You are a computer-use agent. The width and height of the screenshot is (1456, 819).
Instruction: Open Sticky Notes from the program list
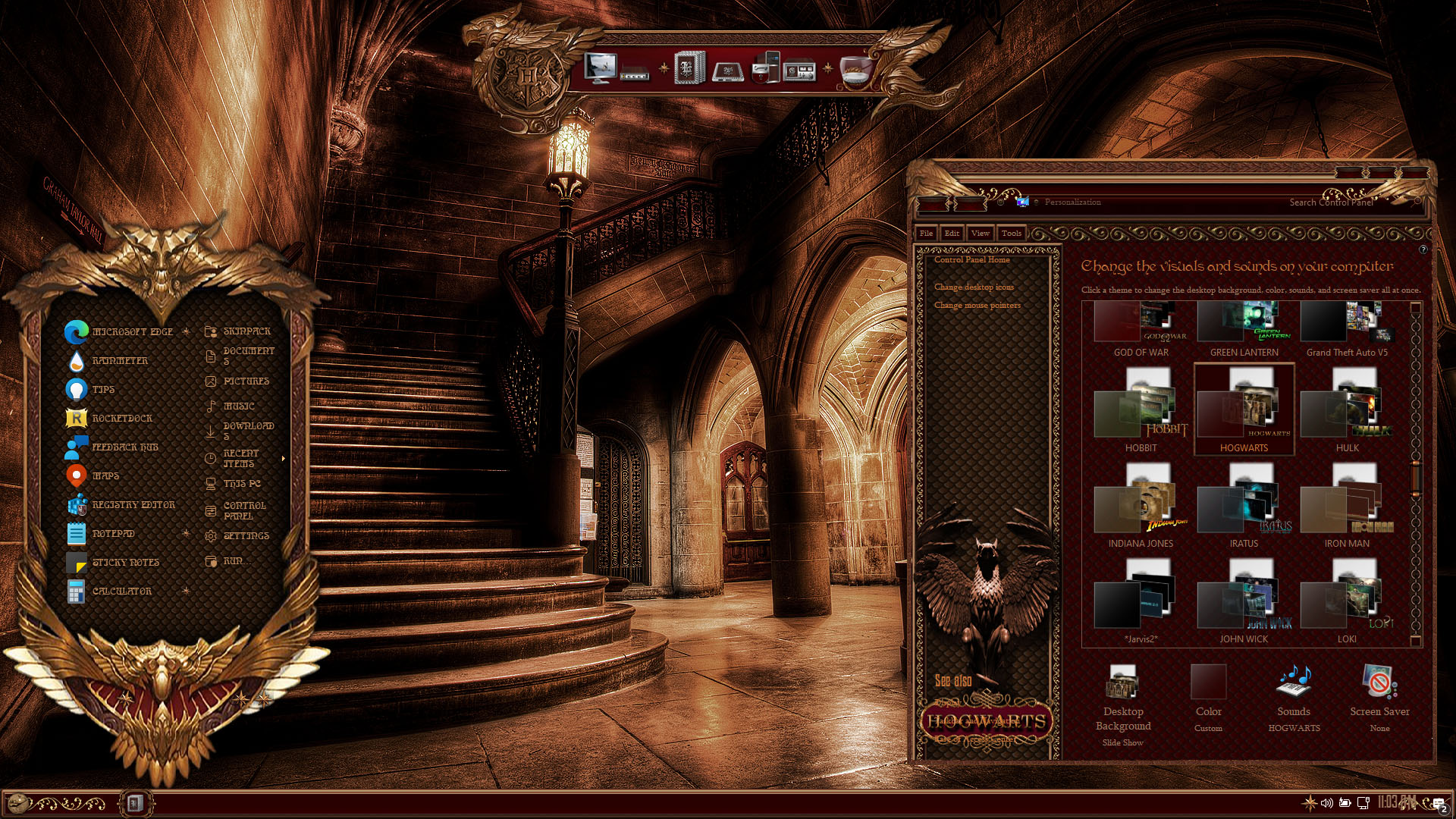pyautogui.click(x=125, y=563)
